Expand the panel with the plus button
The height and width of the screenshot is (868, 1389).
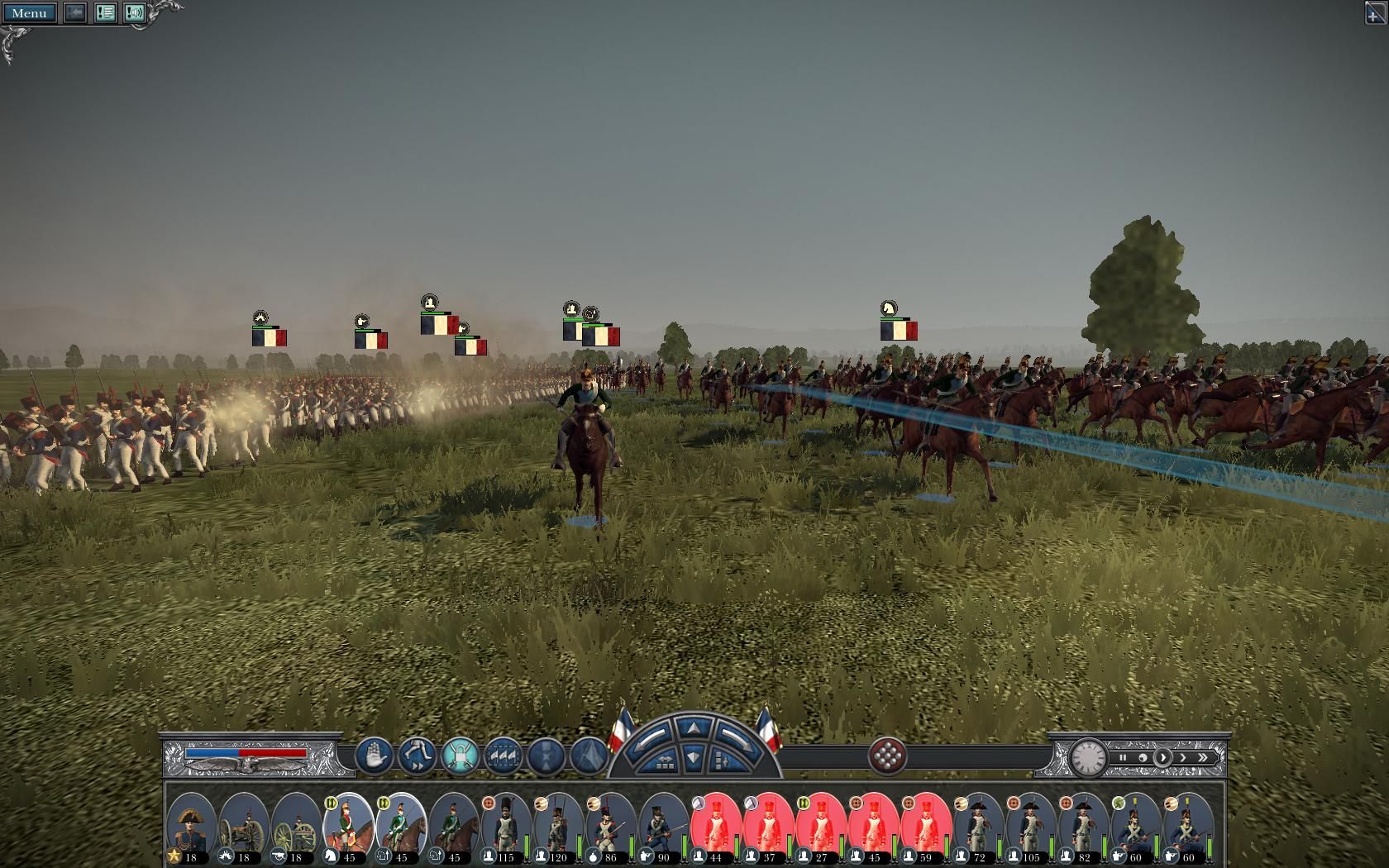1373,14
